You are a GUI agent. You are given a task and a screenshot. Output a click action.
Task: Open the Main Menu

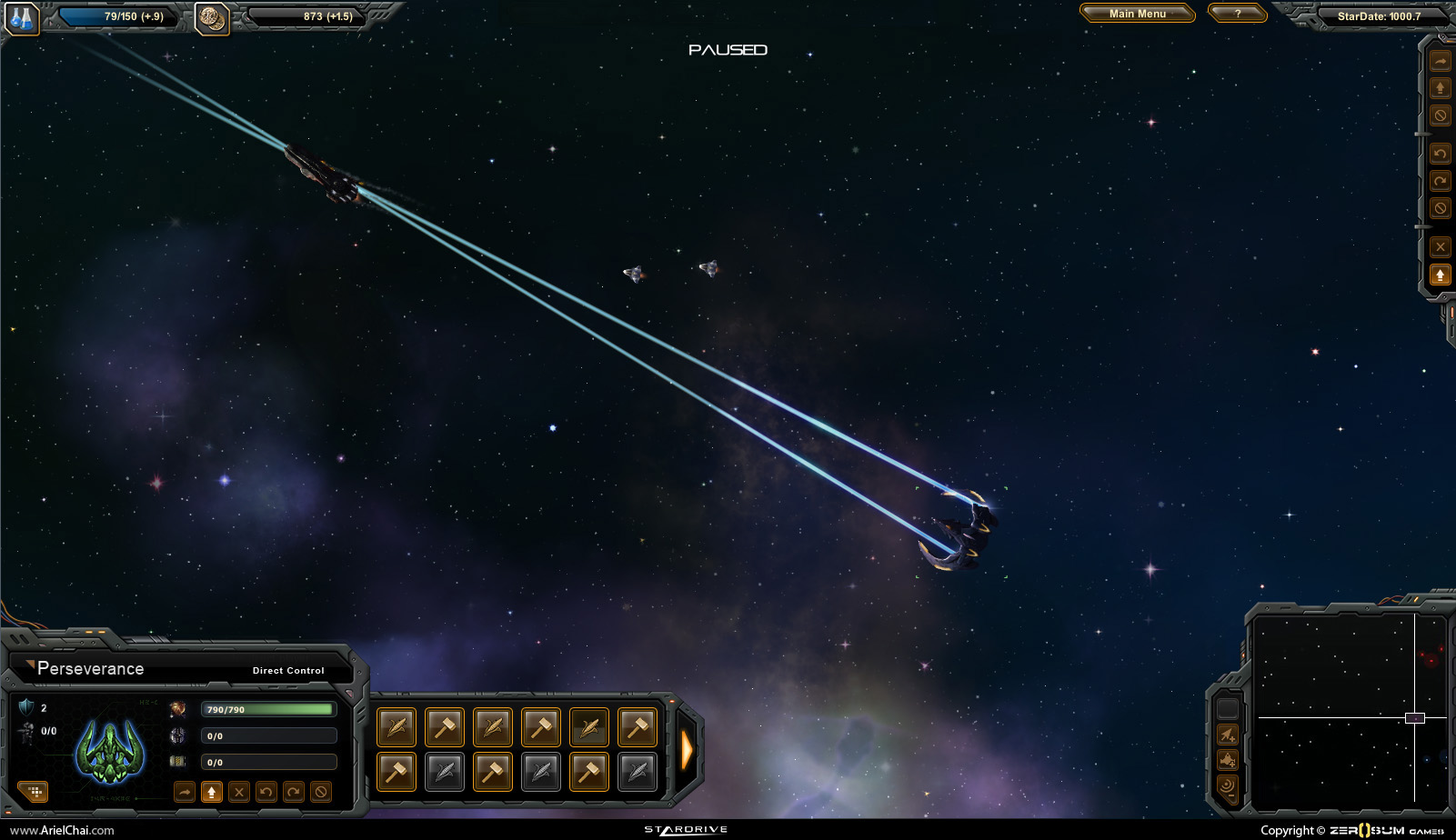[x=1137, y=14]
